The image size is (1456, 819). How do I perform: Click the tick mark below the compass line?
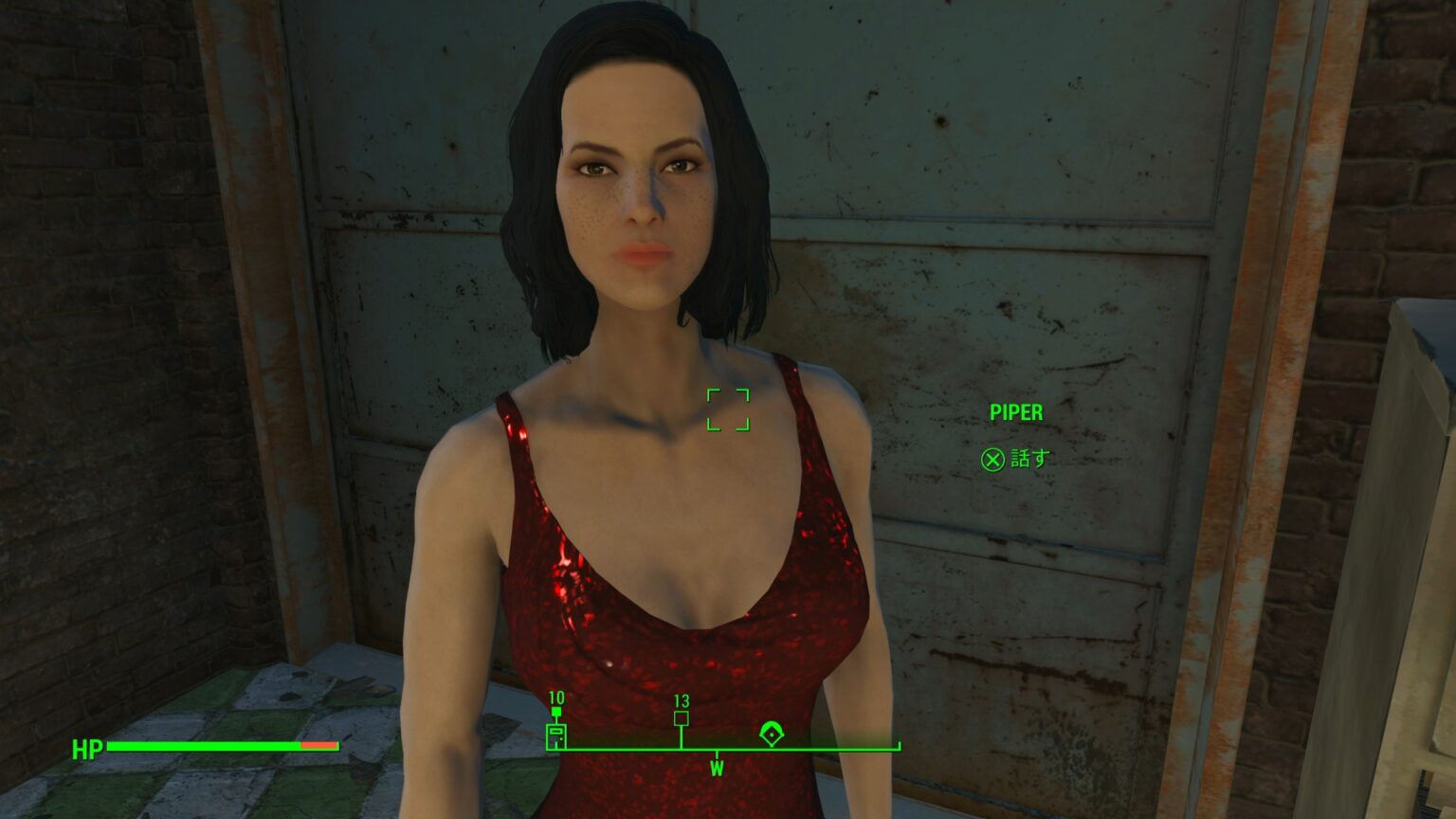[x=718, y=755]
